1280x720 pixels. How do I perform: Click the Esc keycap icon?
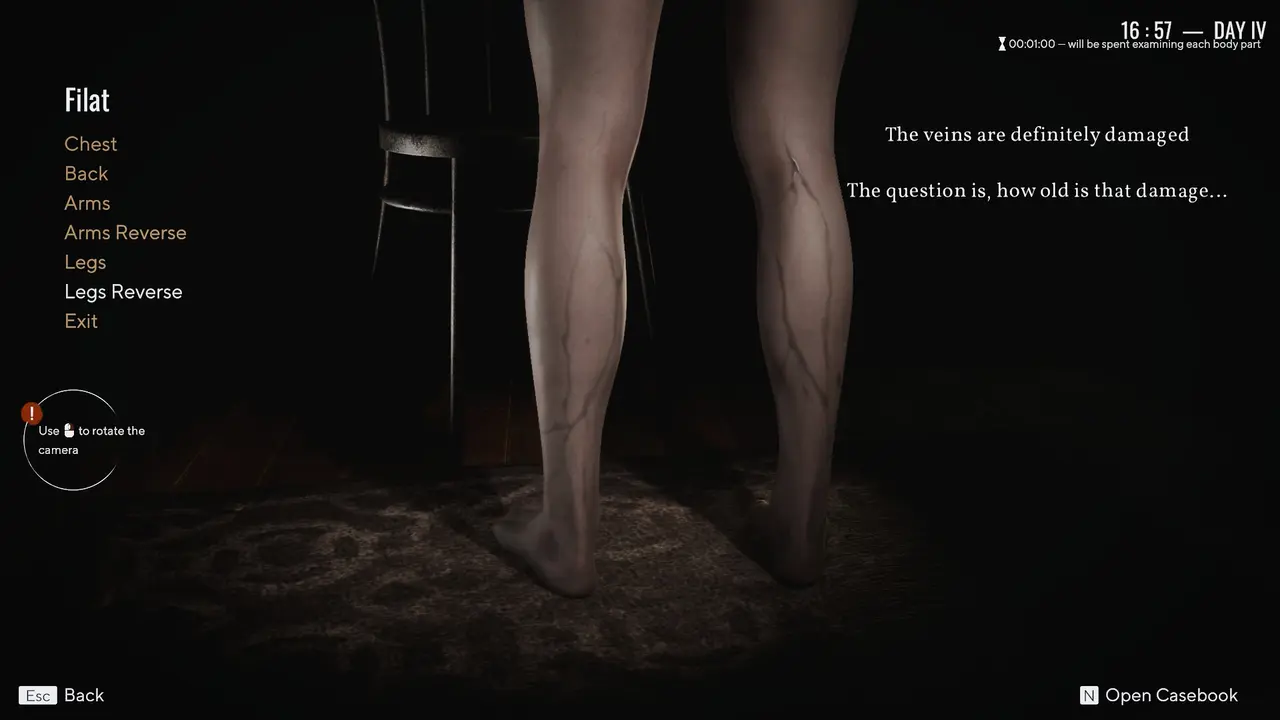coord(37,695)
